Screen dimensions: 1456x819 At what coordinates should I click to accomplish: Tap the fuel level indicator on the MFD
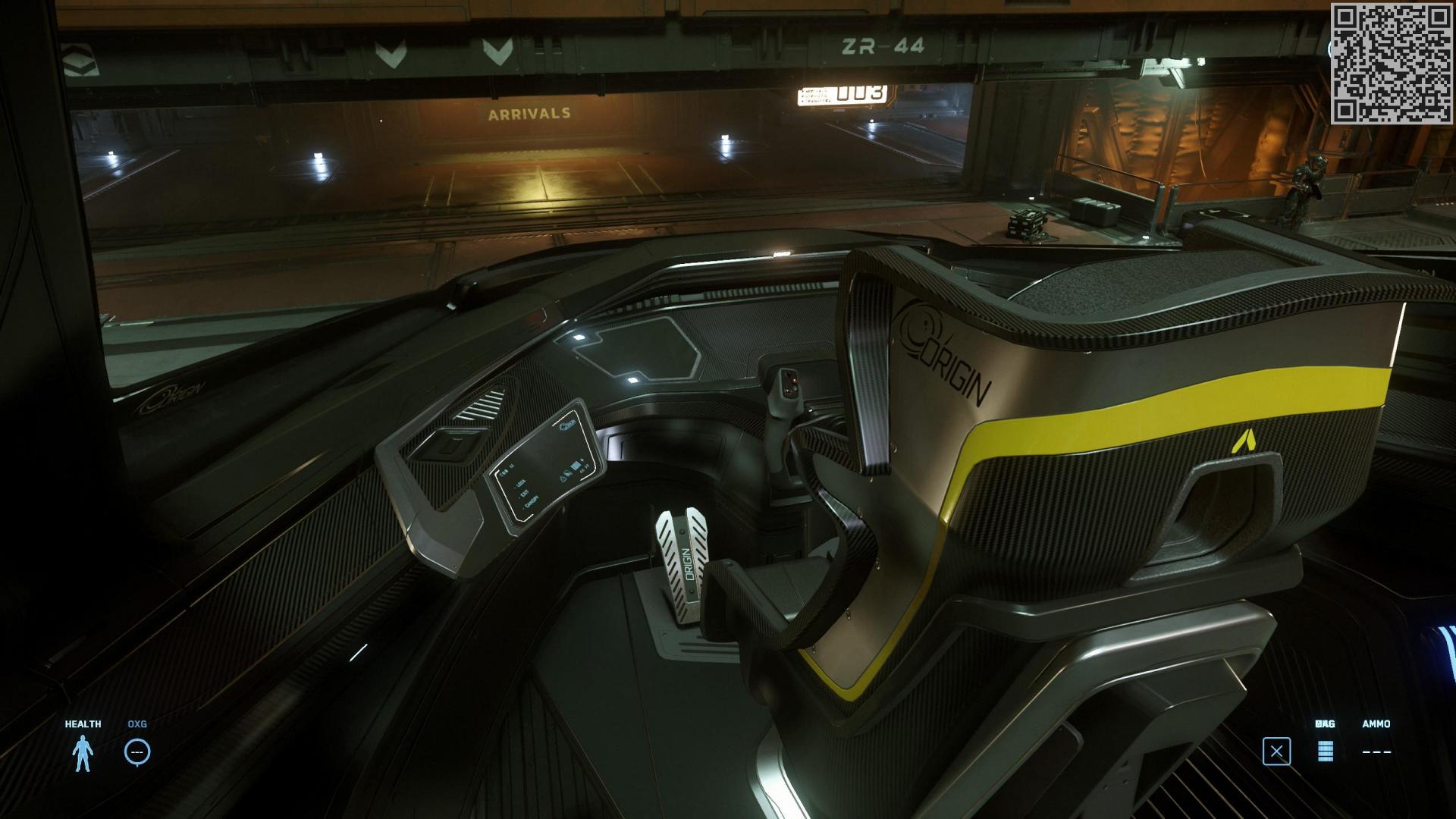tap(576, 466)
